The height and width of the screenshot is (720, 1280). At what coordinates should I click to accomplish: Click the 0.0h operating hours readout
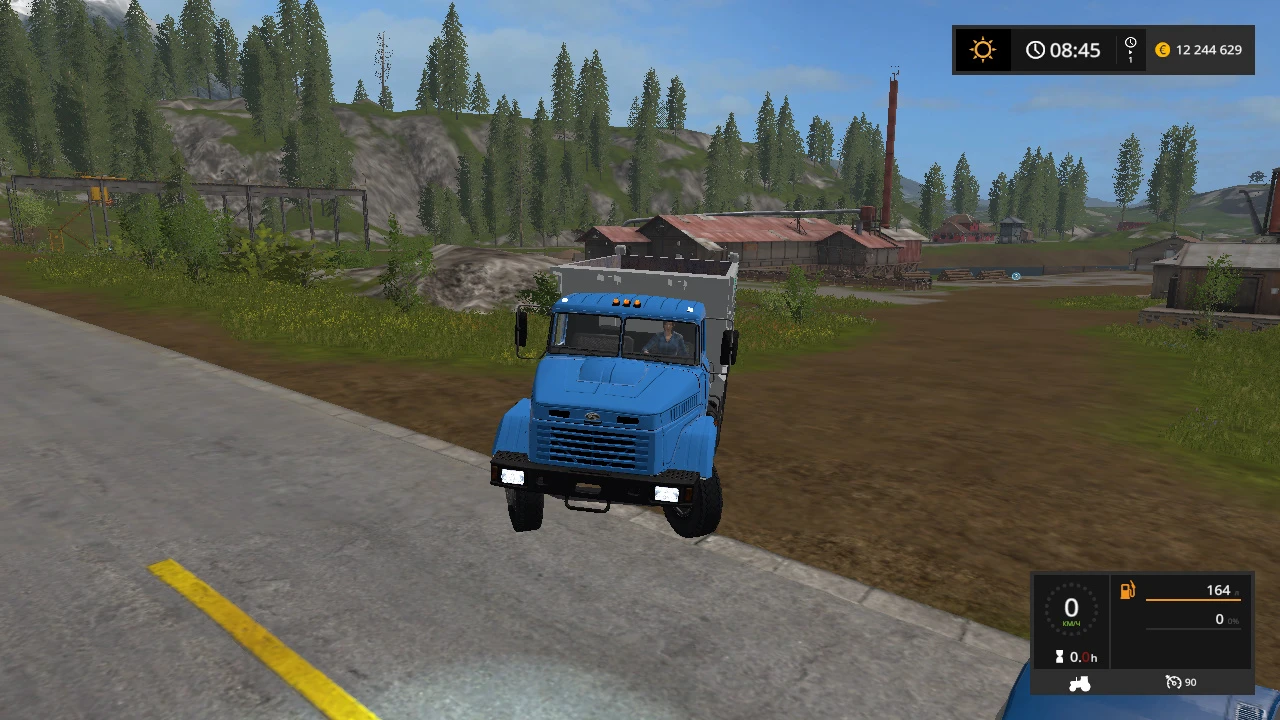pyautogui.click(x=1084, y=657)
